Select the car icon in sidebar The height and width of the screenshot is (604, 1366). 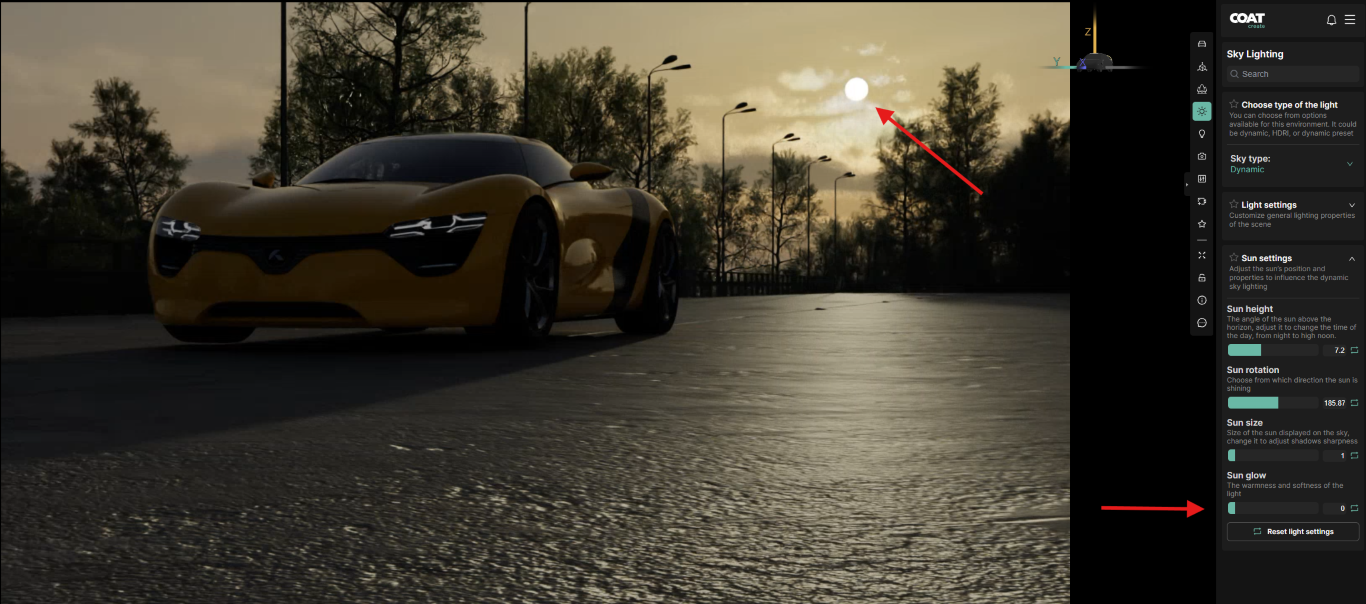coord(1202,44)
